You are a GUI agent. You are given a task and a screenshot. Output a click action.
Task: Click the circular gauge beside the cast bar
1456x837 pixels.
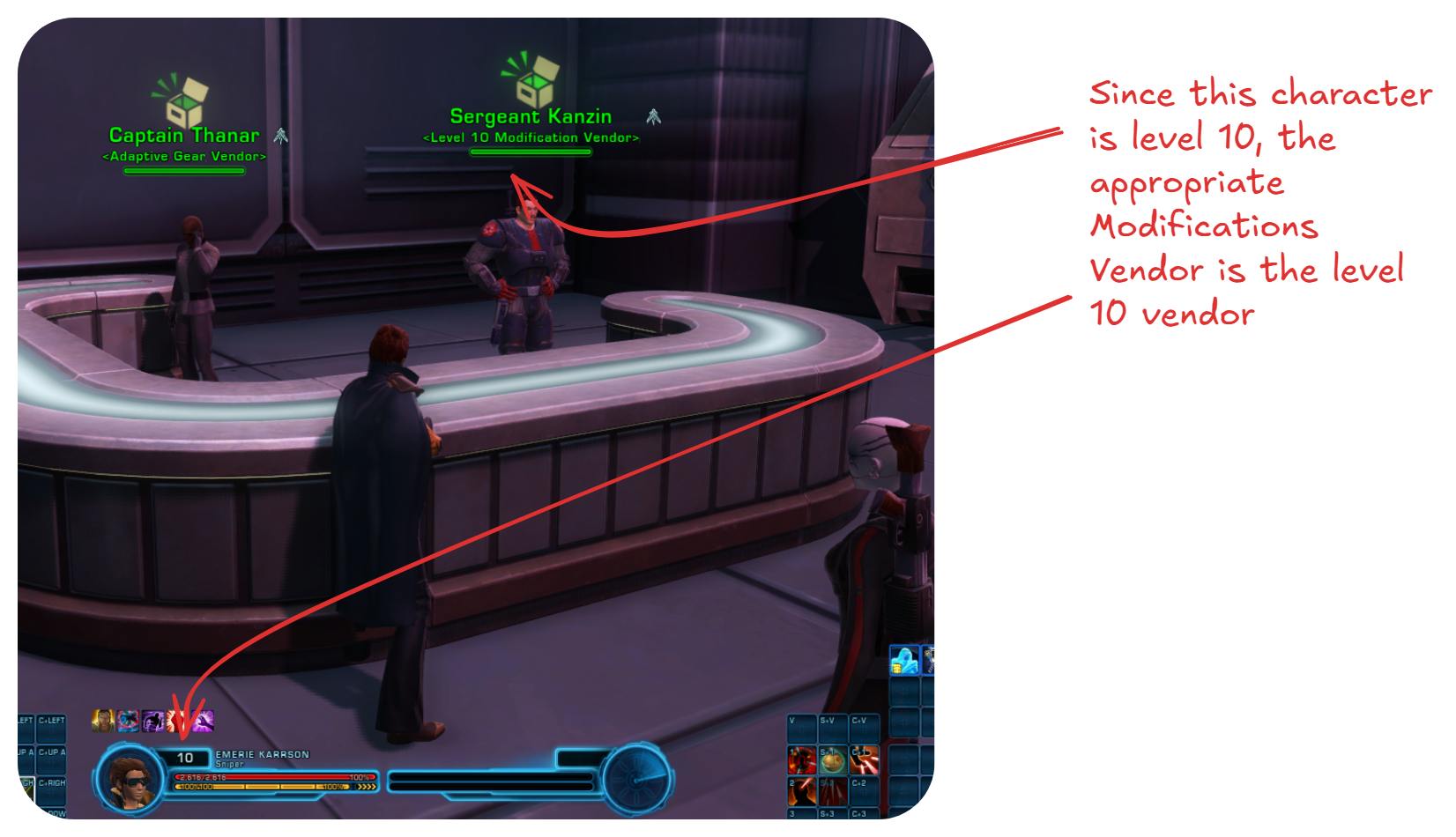click(x=638, y=779)
